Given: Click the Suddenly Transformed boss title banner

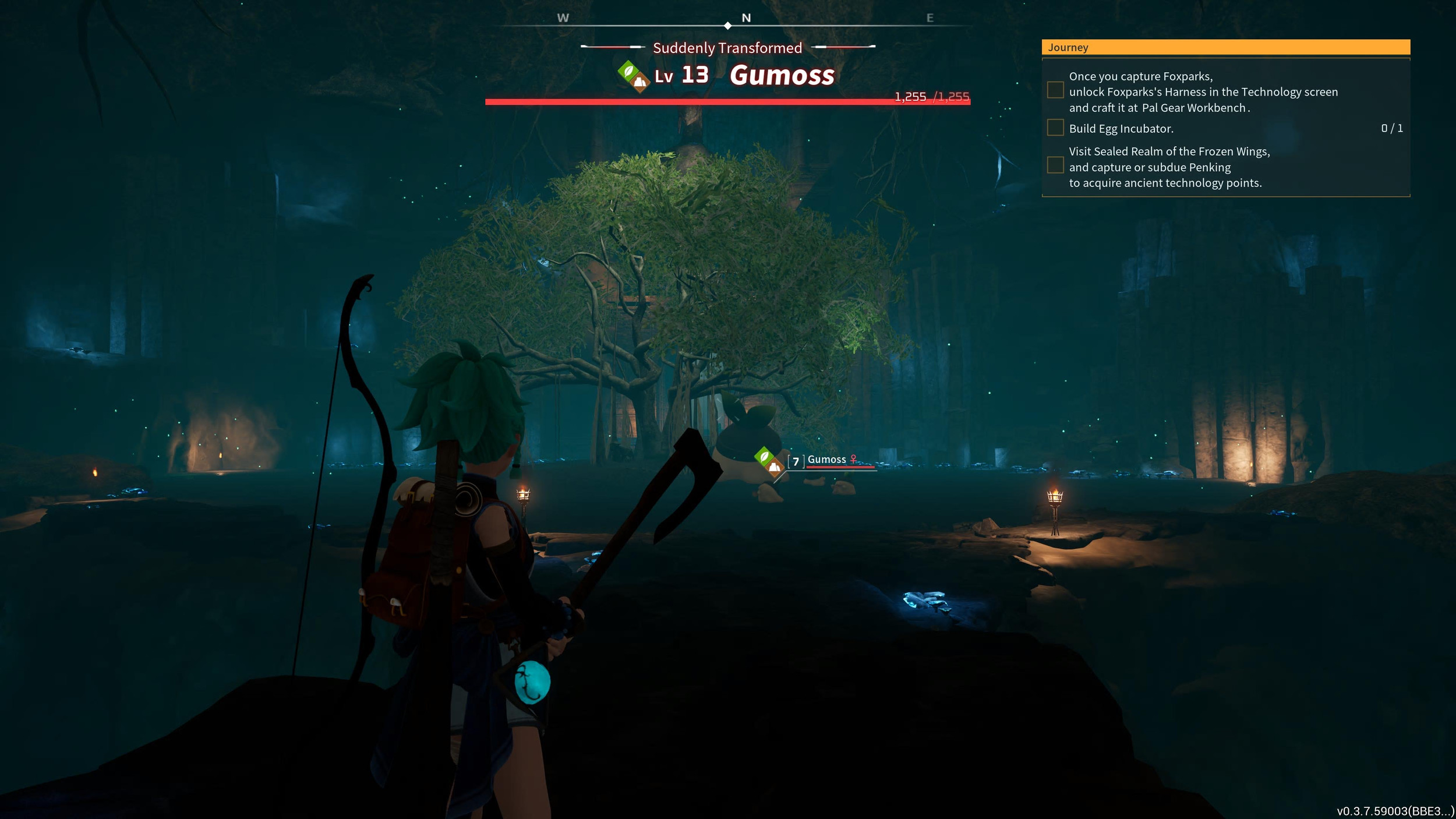Looking at the screenshot, I should pos(727,48).
